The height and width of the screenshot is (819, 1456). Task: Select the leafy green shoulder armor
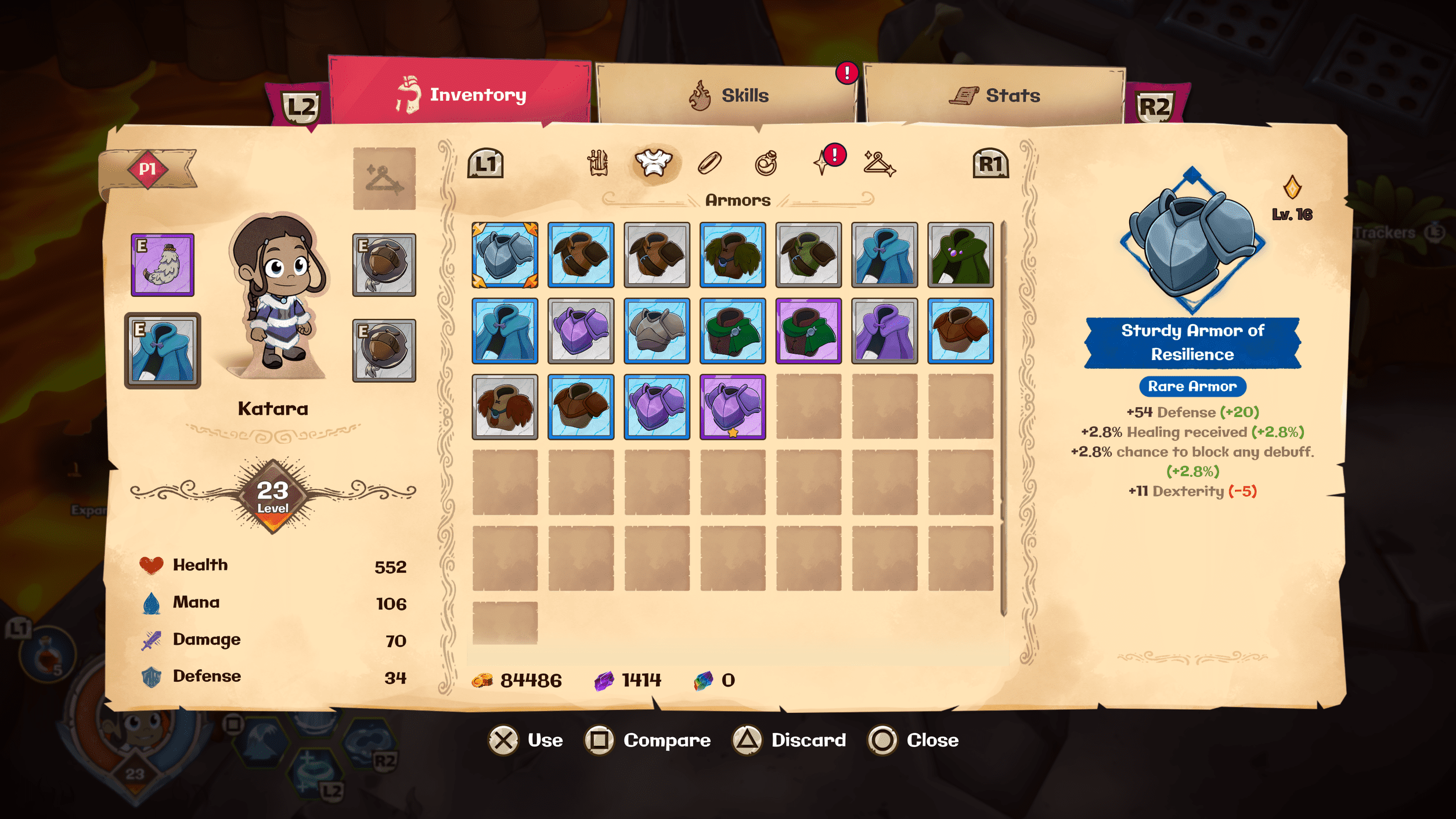(x=733, y=255)
